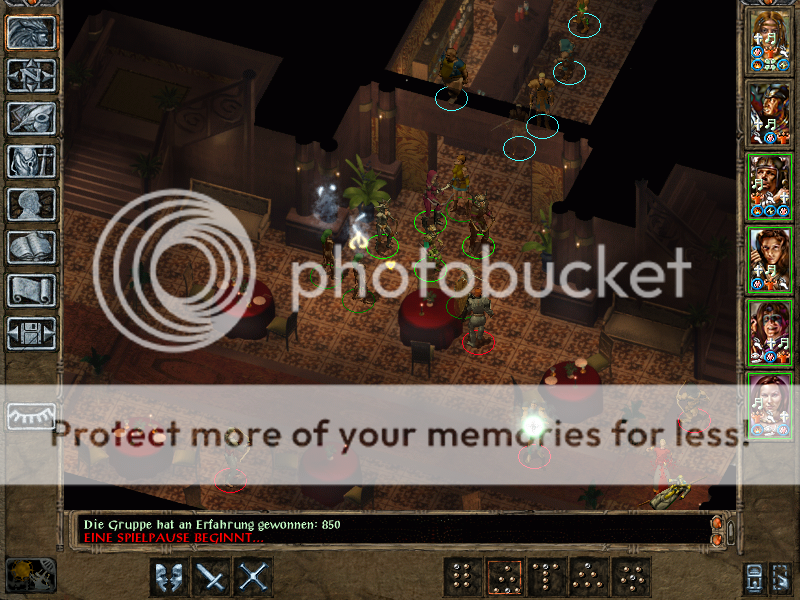
Task: Select the crossed swords action button
Action: point(255,577)
